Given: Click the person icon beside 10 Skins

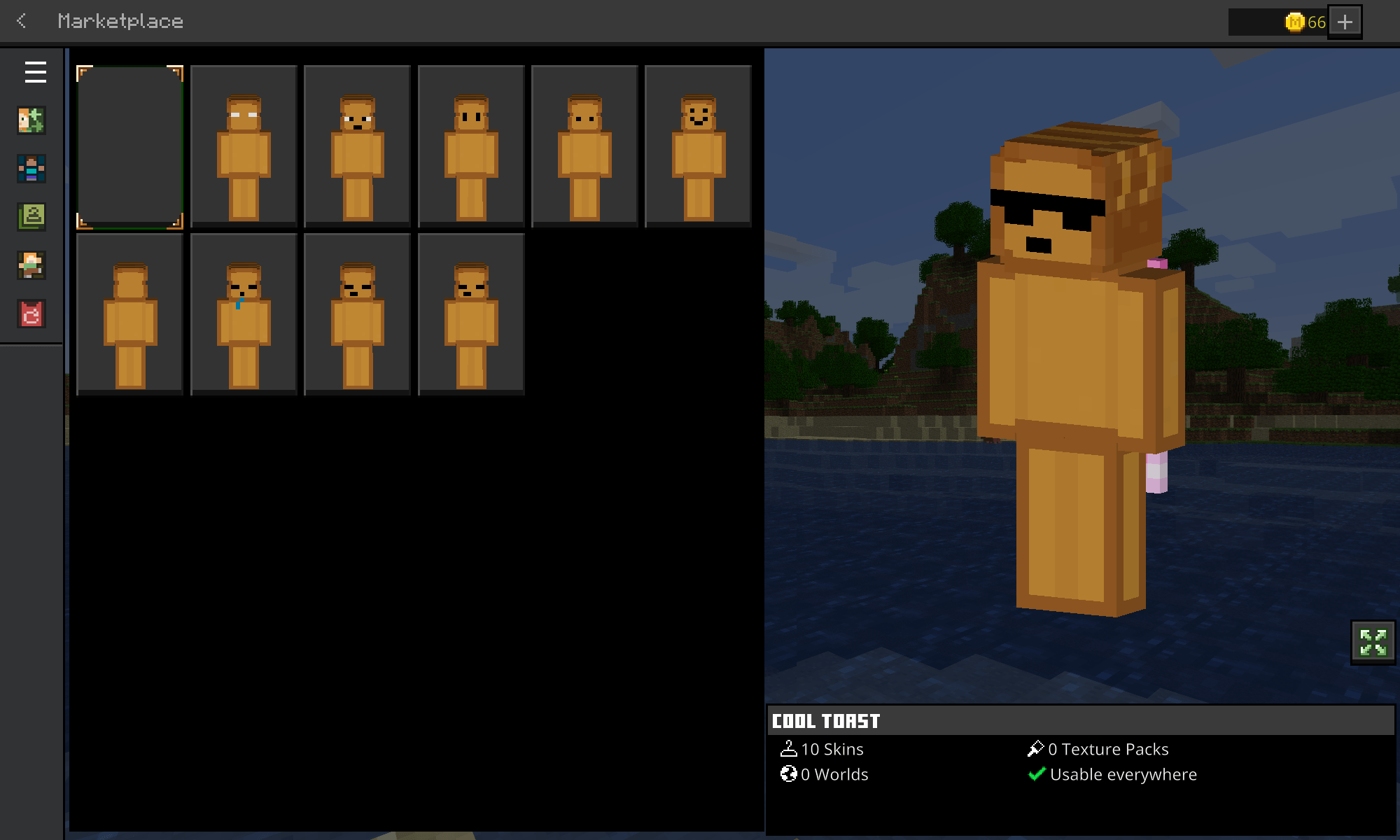Looking at the screenshot, I should [x=790, y=748].
